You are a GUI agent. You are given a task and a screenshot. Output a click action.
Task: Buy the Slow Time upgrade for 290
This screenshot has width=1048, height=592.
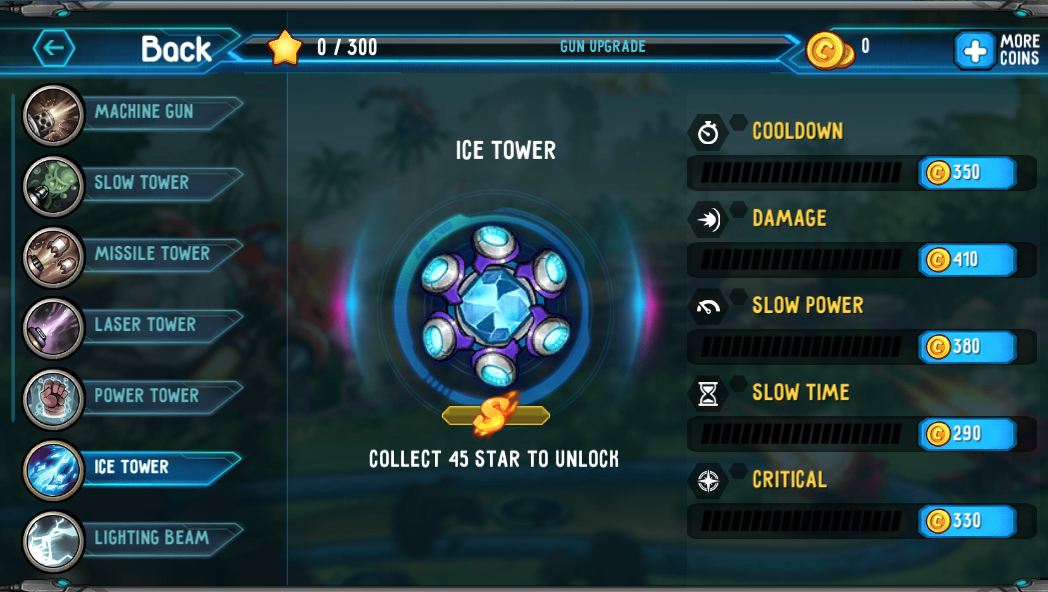966,434
